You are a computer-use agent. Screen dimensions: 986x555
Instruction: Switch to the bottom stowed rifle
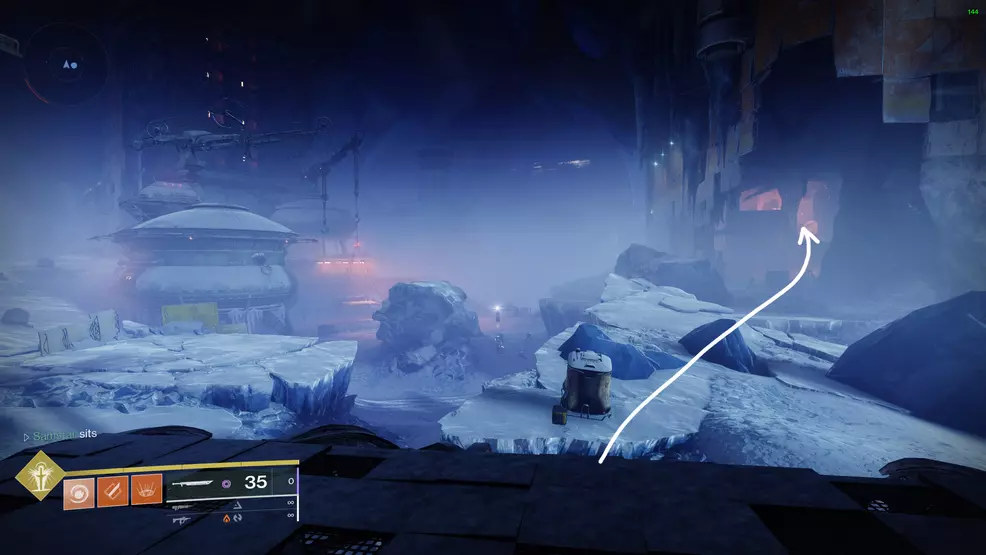[183, 520]
